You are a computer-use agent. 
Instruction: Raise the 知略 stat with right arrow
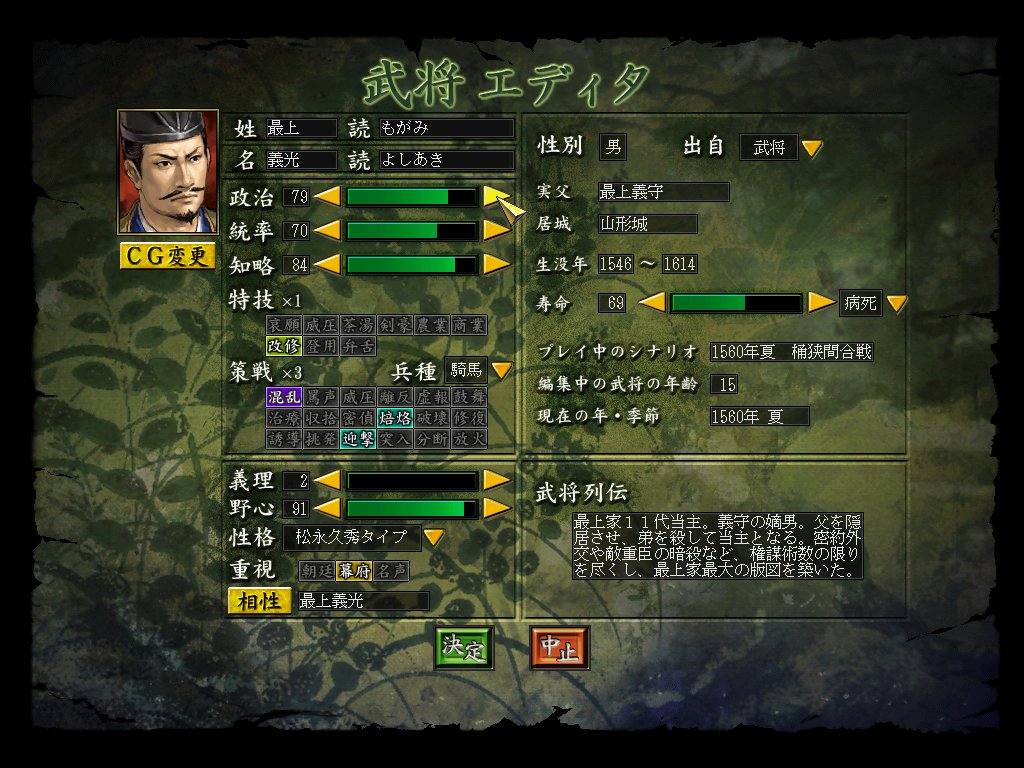pyautogui.click(x=496, y=265)
